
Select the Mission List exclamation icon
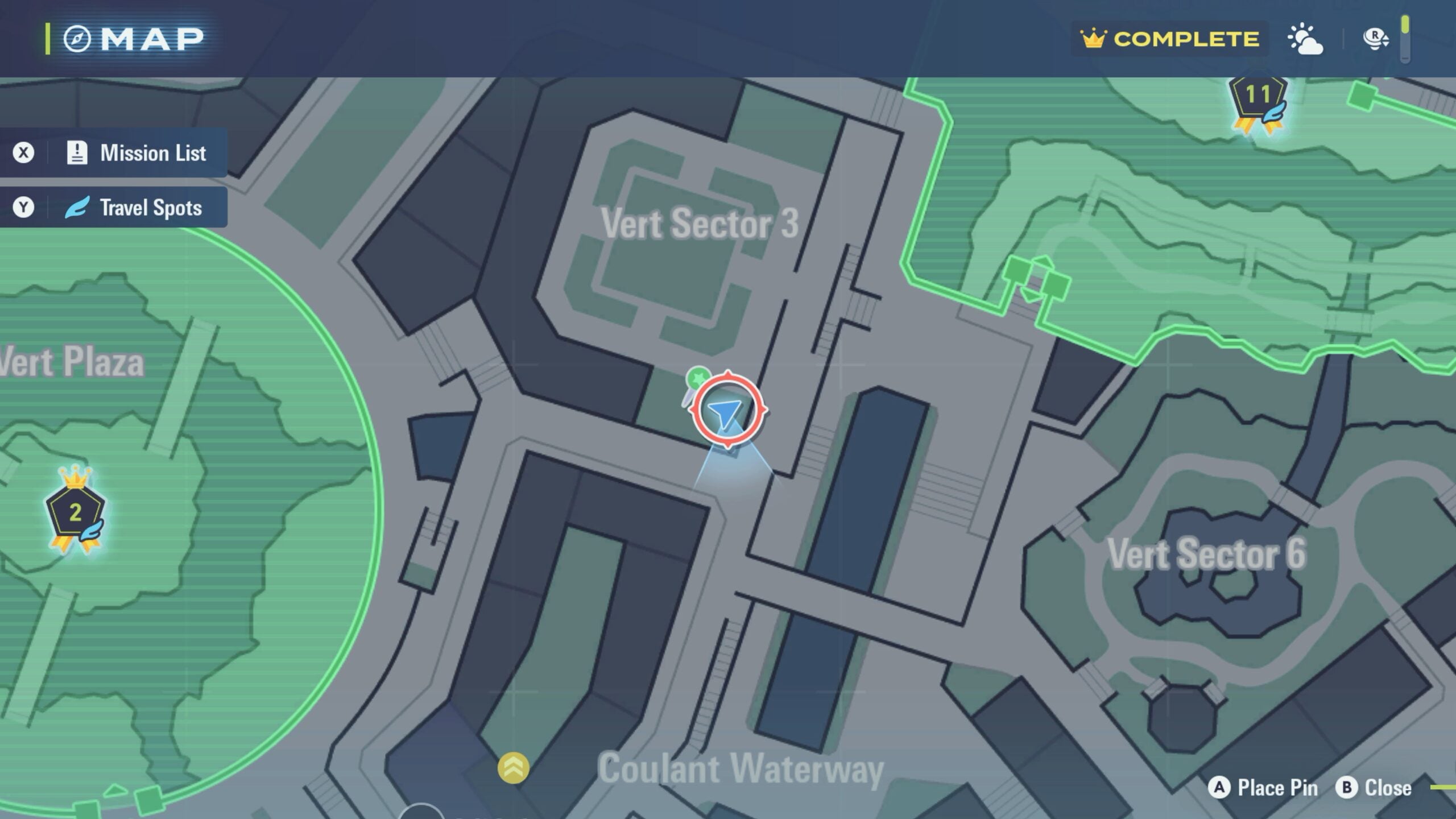click(x=77, y=152)
